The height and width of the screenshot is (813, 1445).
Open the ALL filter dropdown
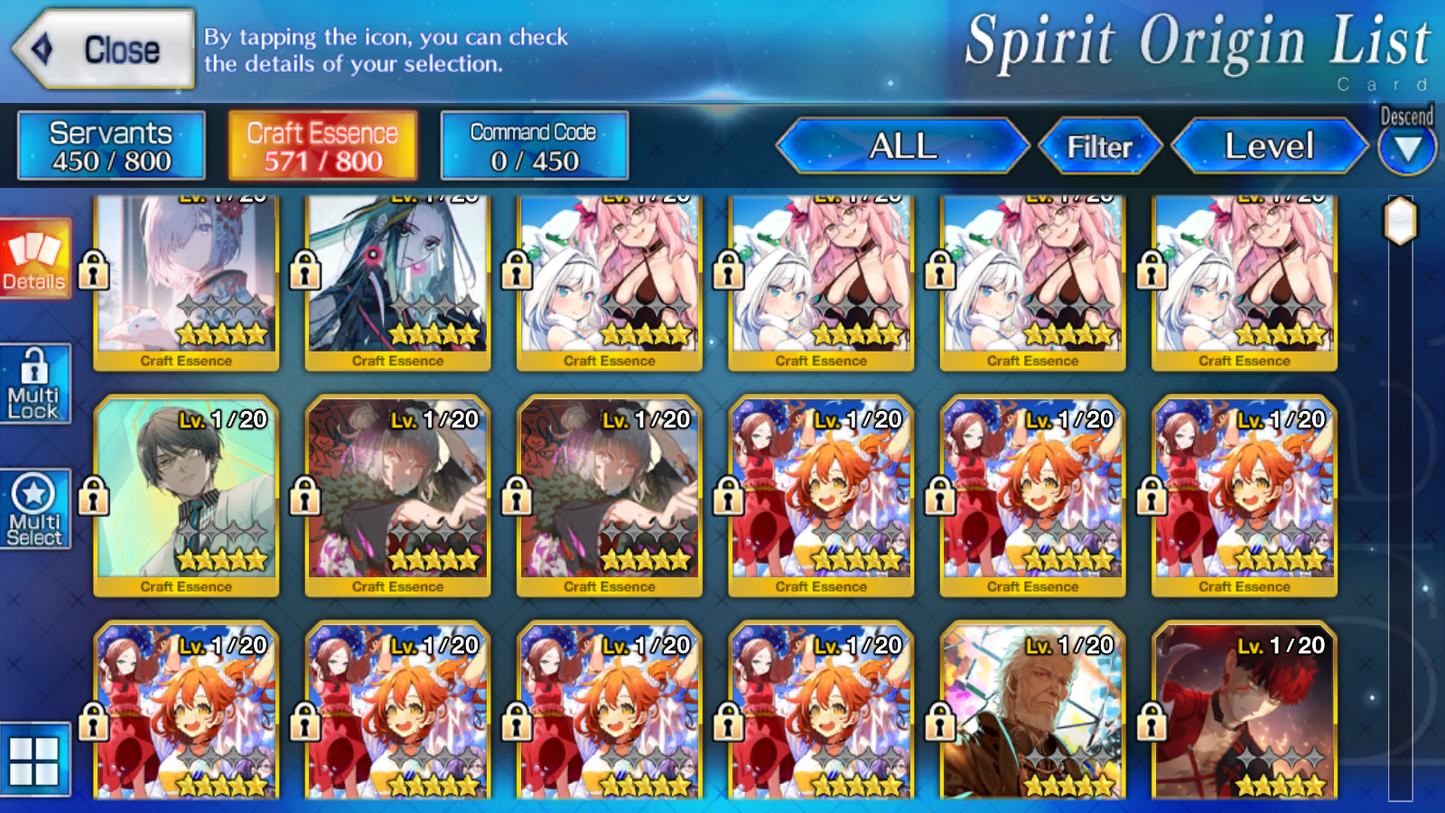(x=903, y=145)
